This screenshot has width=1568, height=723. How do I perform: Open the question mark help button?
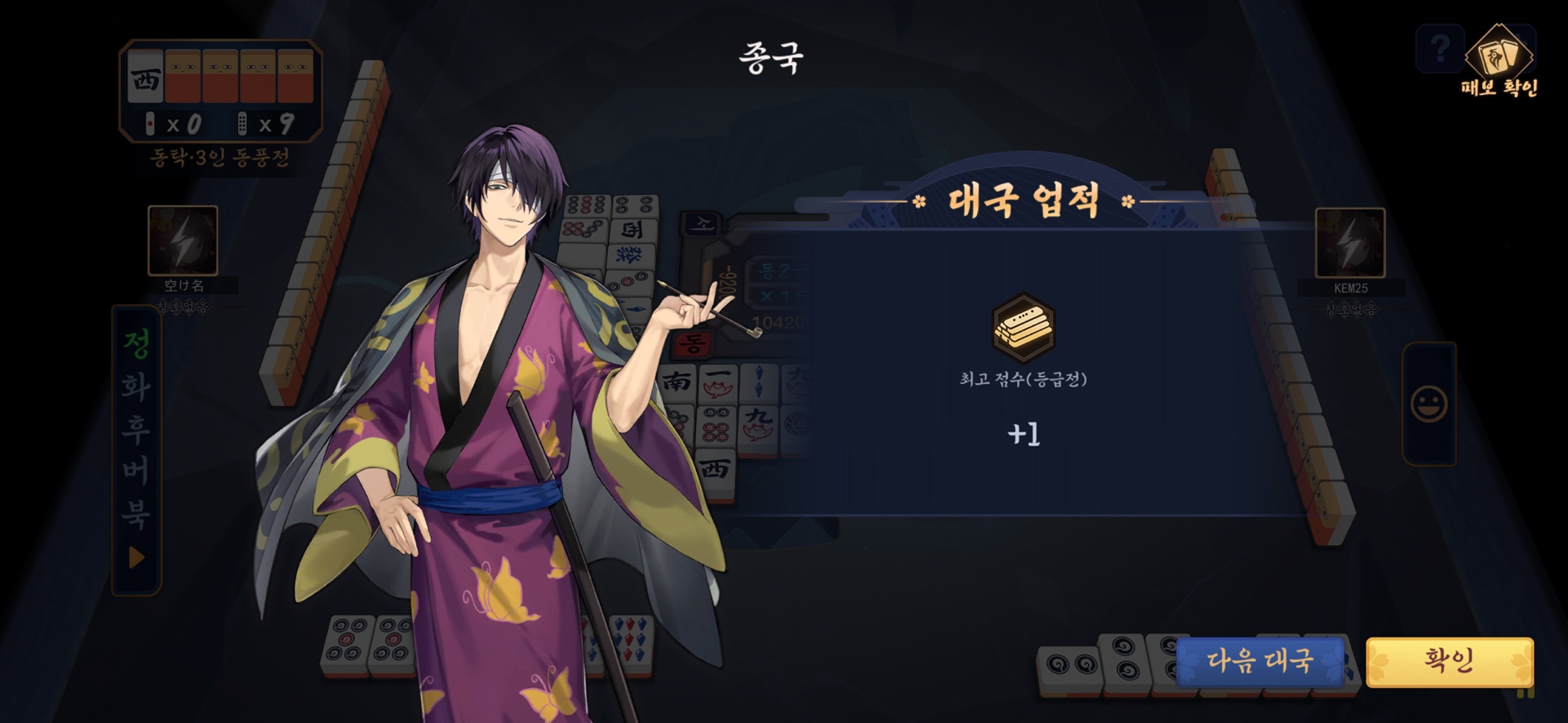click(x=1439, y=49)
